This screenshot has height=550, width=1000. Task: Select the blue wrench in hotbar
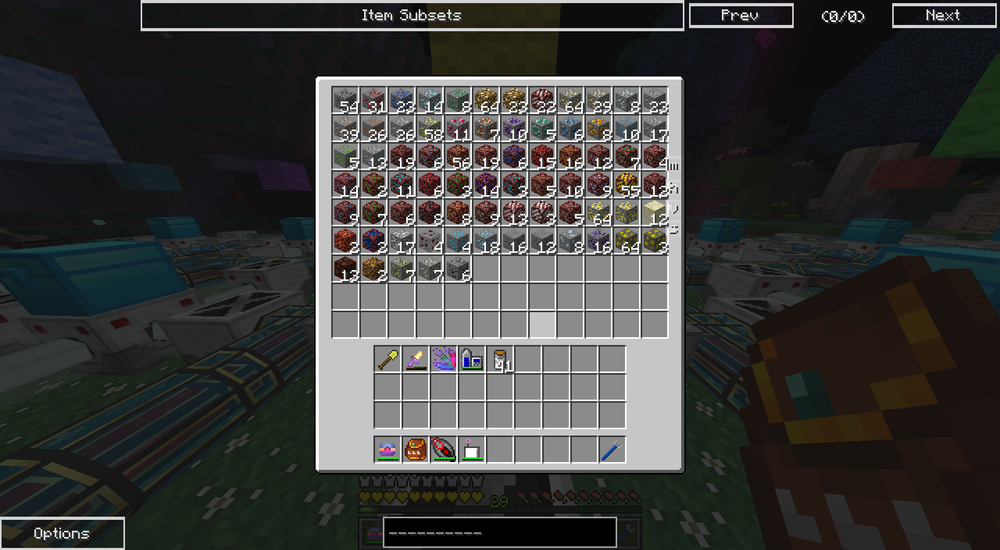612,450
